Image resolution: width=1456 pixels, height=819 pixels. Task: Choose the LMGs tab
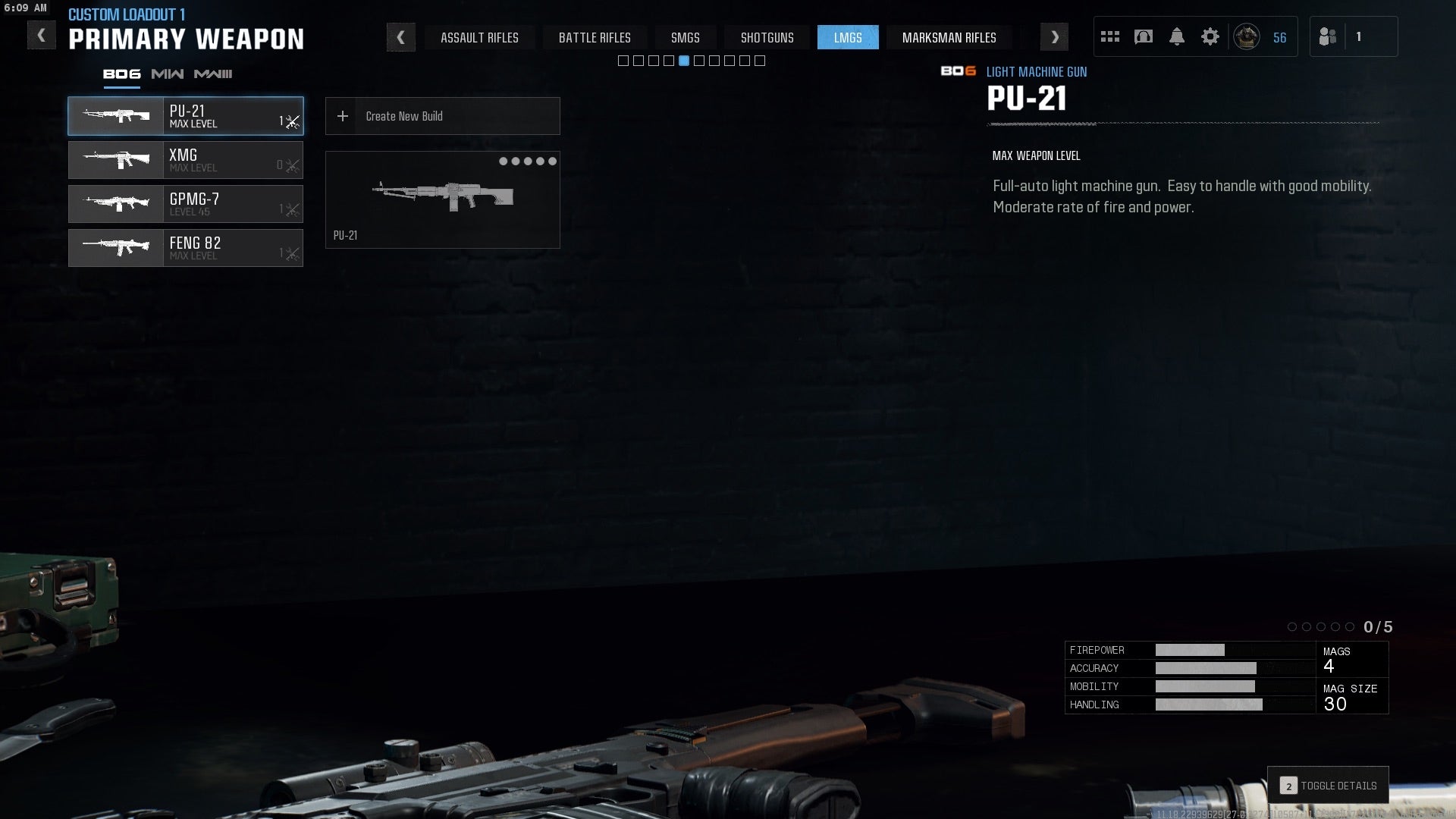[x=847, y=37]
